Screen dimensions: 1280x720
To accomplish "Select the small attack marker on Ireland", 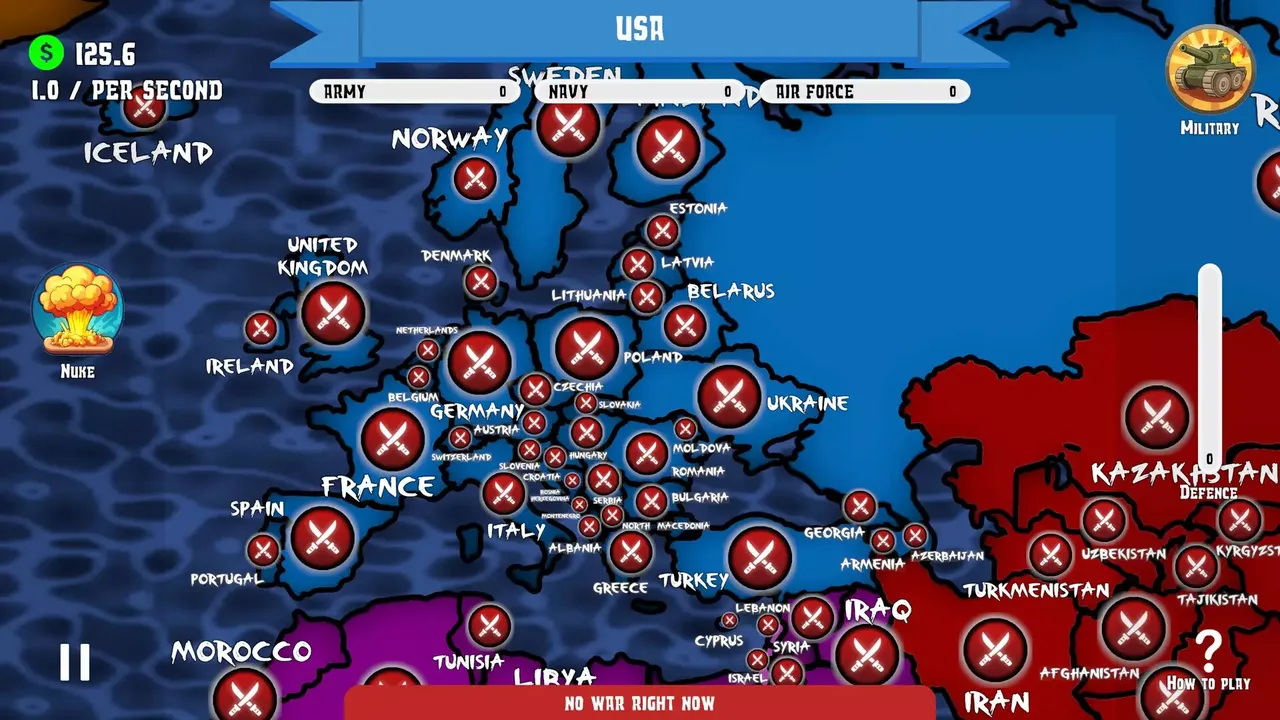I will (x=261, y=325).
